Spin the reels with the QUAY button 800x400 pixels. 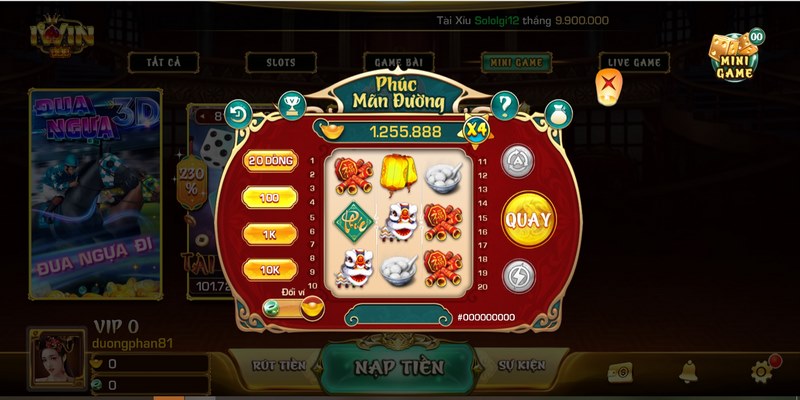pyautogui.click(x=528, y=217)
